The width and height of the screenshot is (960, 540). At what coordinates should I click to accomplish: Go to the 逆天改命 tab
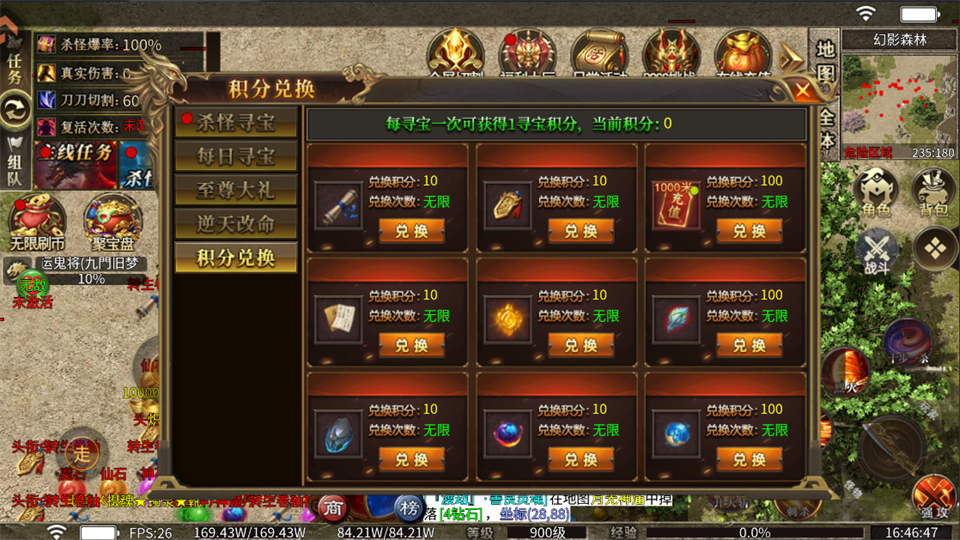pos(236,223)
